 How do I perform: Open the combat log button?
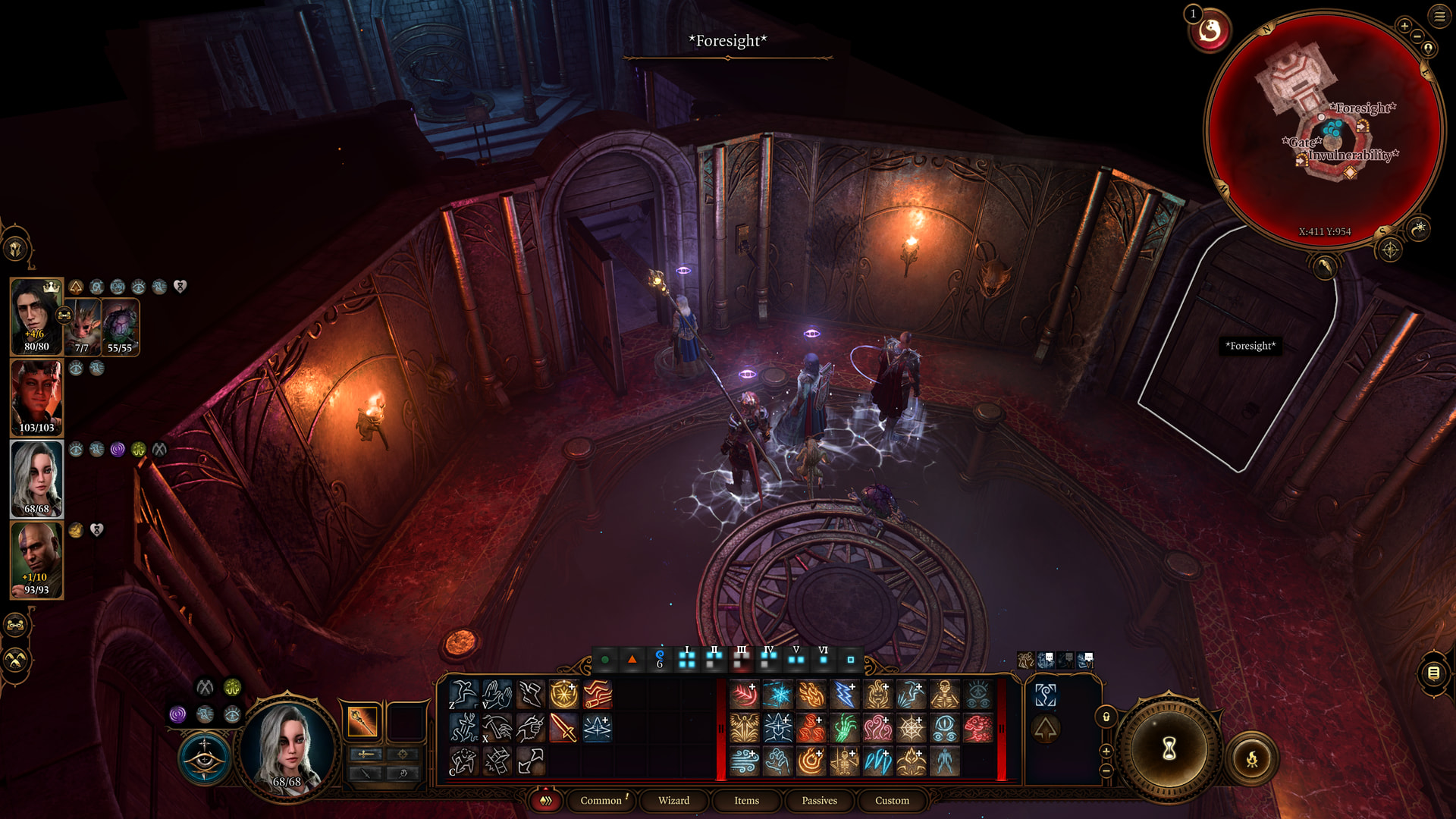pyautogui.click(x=1433, y=673)
